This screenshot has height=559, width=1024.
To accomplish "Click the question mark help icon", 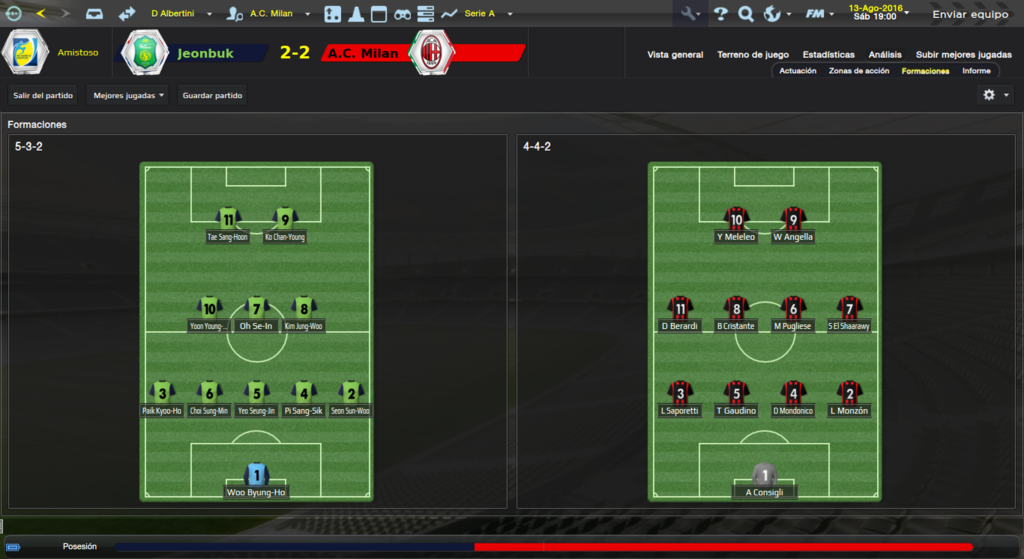I will pyautogui.click(x=720, y=14).
